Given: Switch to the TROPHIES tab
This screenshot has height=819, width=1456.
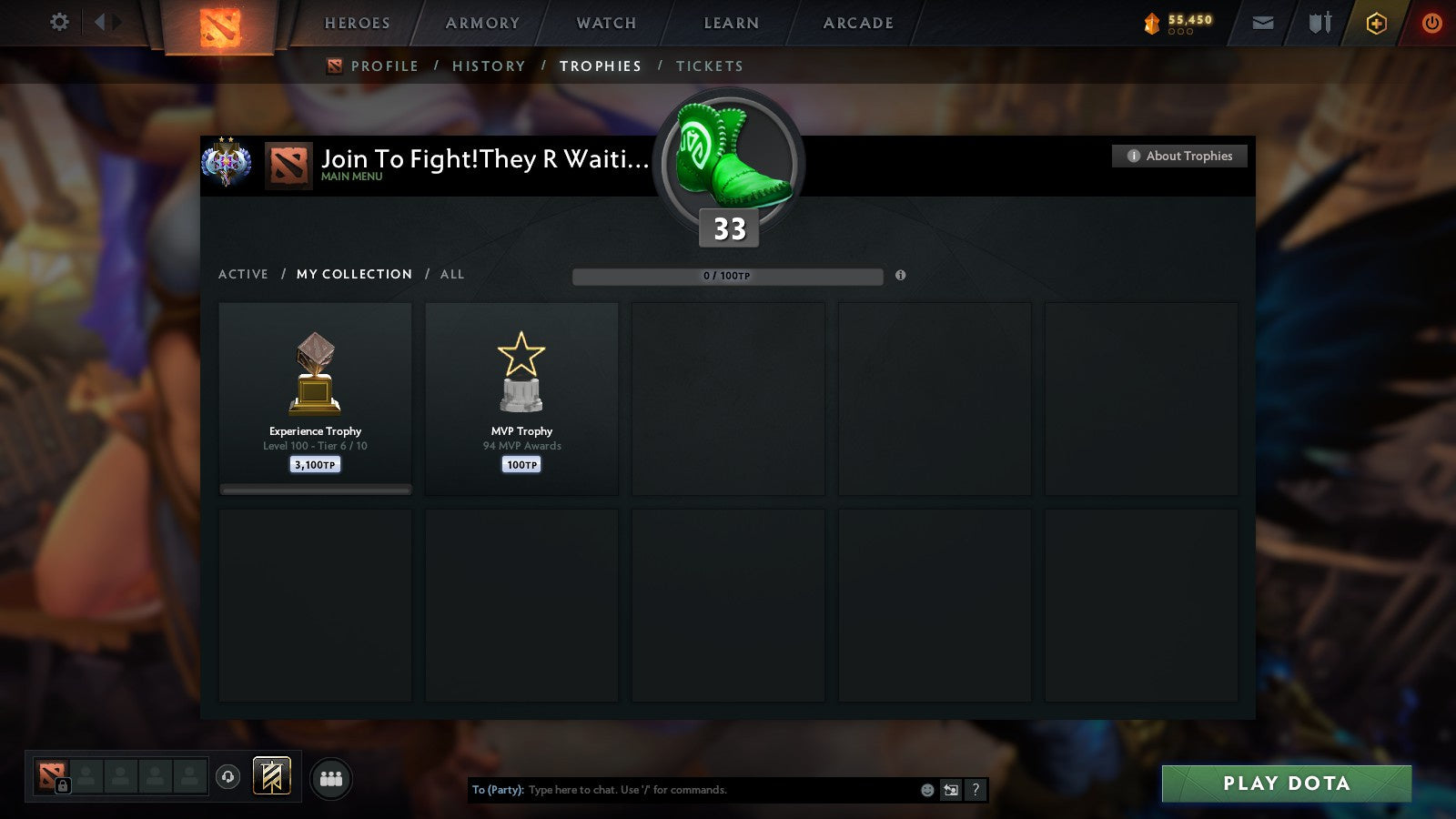Looking at the screenshot, I should [x=600, y=66].
